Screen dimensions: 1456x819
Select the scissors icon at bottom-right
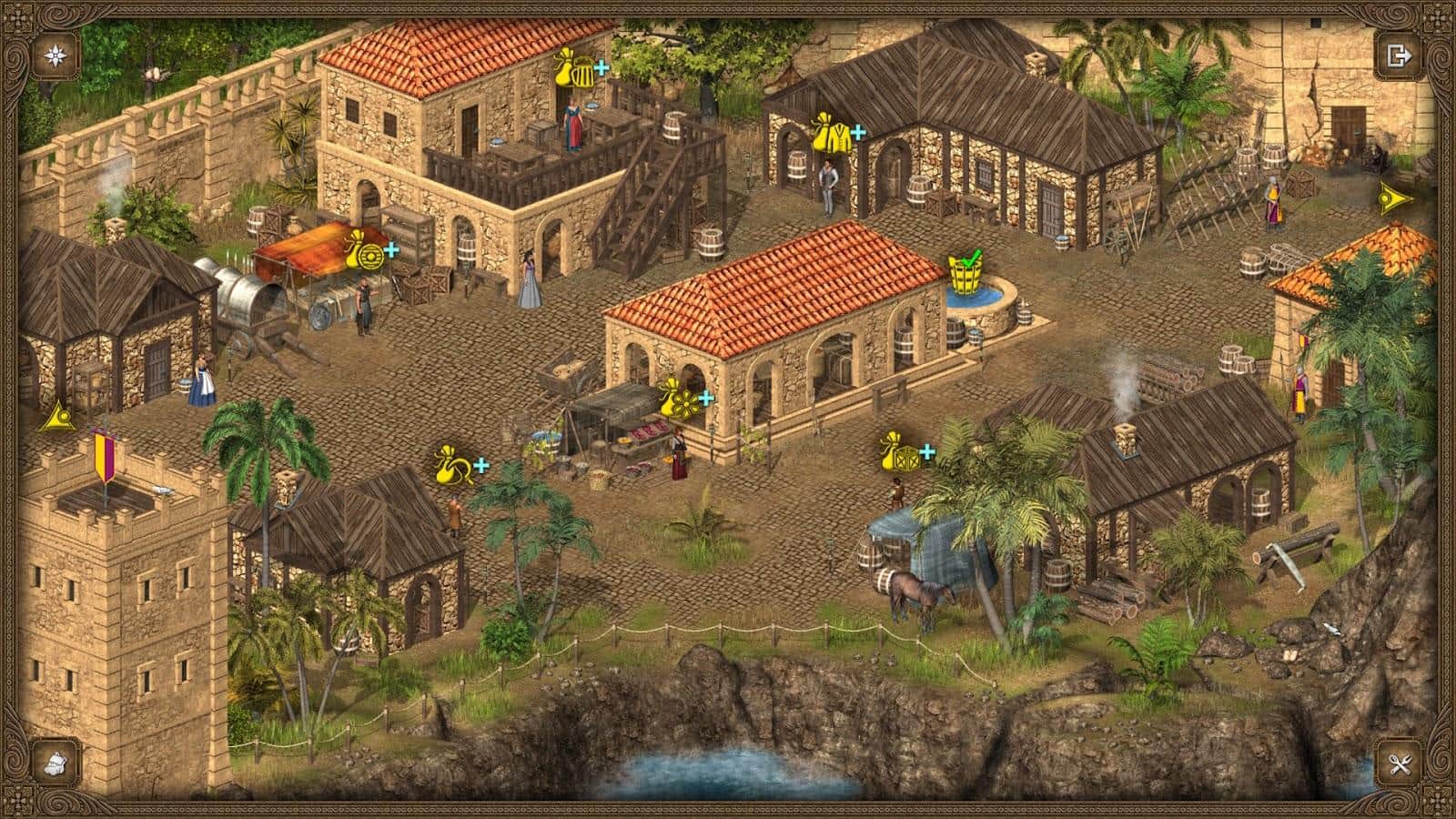point(1401,764)
